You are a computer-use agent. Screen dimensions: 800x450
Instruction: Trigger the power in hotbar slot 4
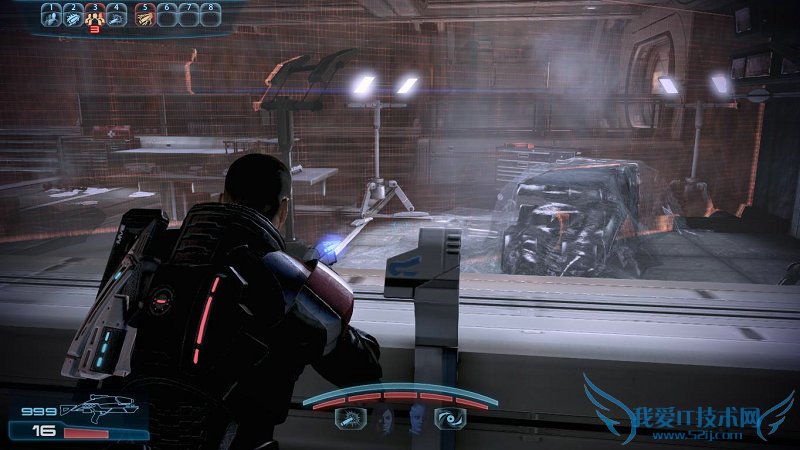point(118,16)
